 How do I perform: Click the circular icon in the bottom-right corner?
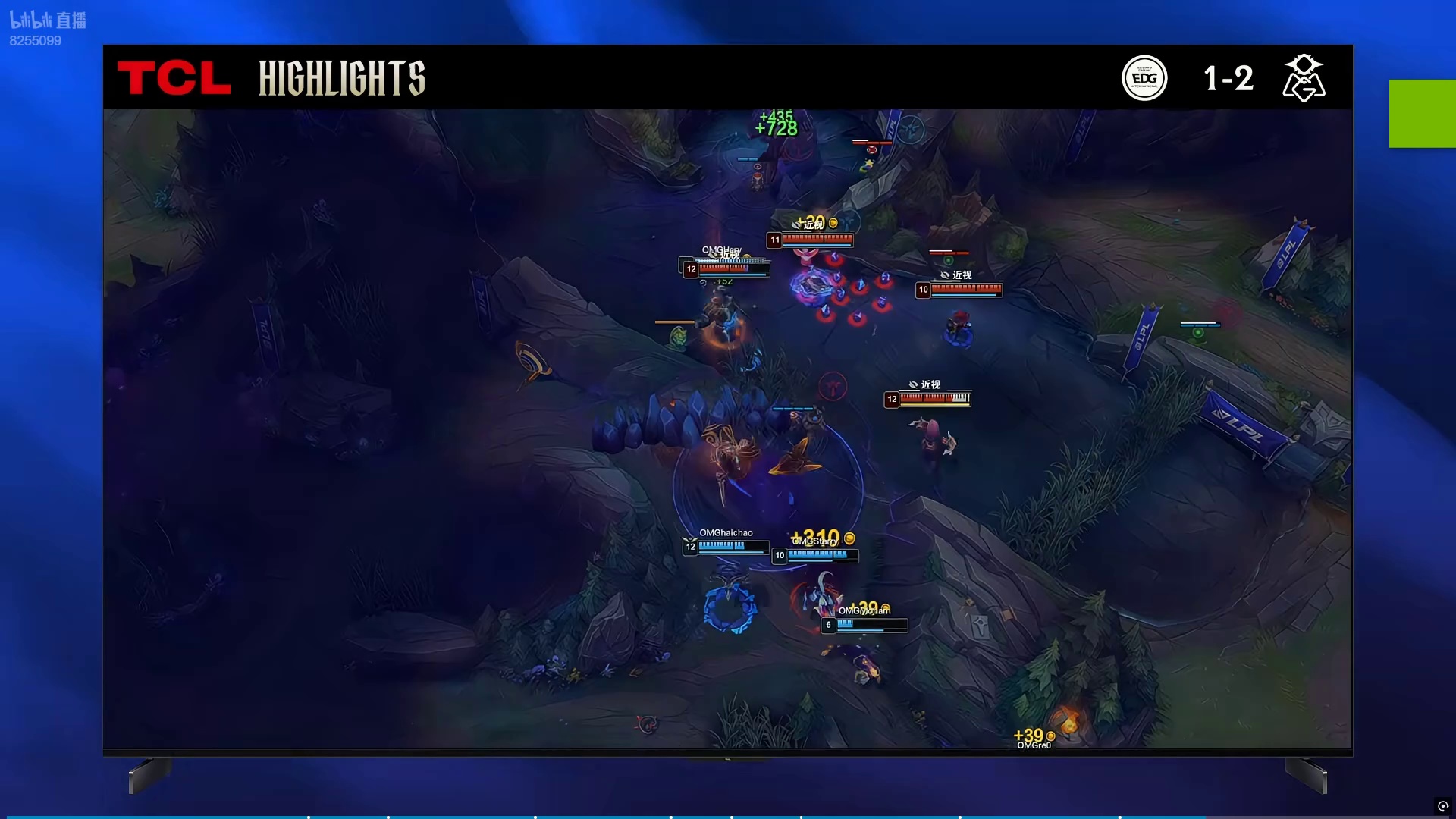[1442, 806]
